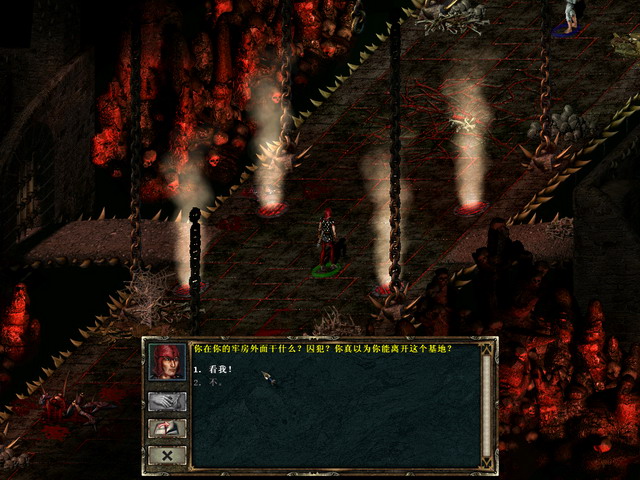Screen dimensions: 640x480
Task: Open the journal book button
Action: click(x=166, y=428)
